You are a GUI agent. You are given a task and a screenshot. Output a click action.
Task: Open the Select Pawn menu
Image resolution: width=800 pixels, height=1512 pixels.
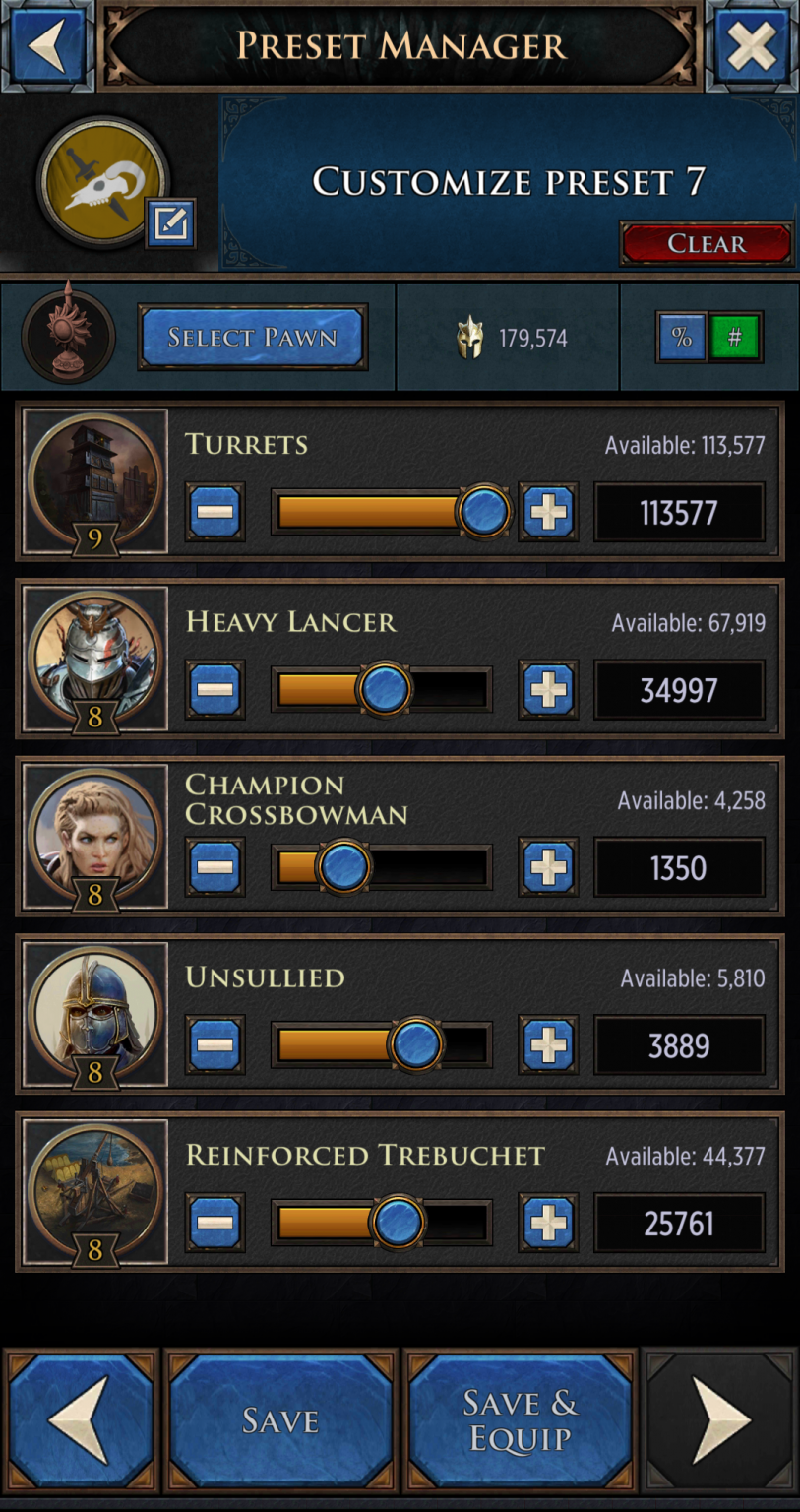click(x=252, y=338)
